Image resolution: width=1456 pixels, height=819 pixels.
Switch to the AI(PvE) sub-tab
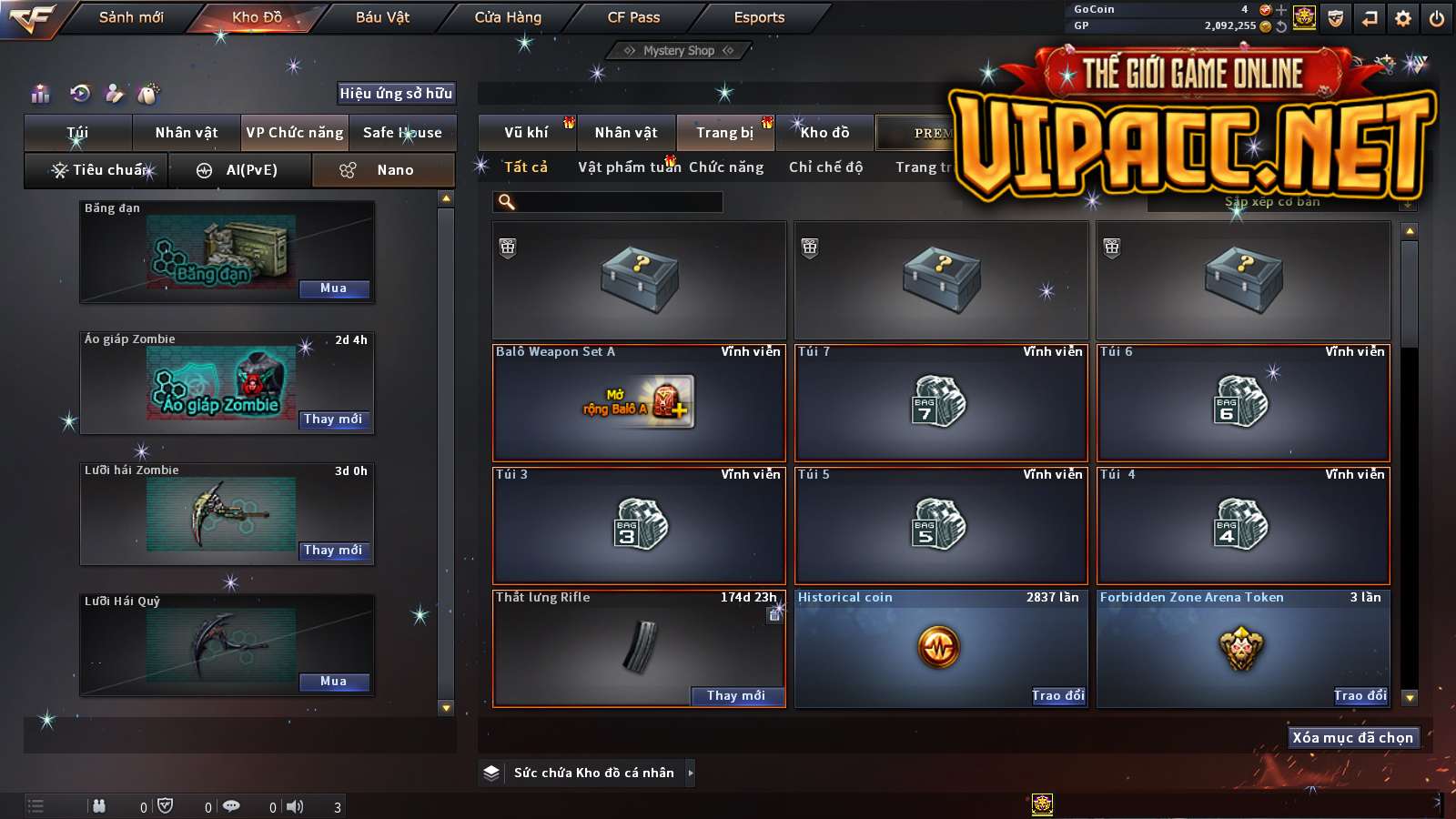coord(239,170)
